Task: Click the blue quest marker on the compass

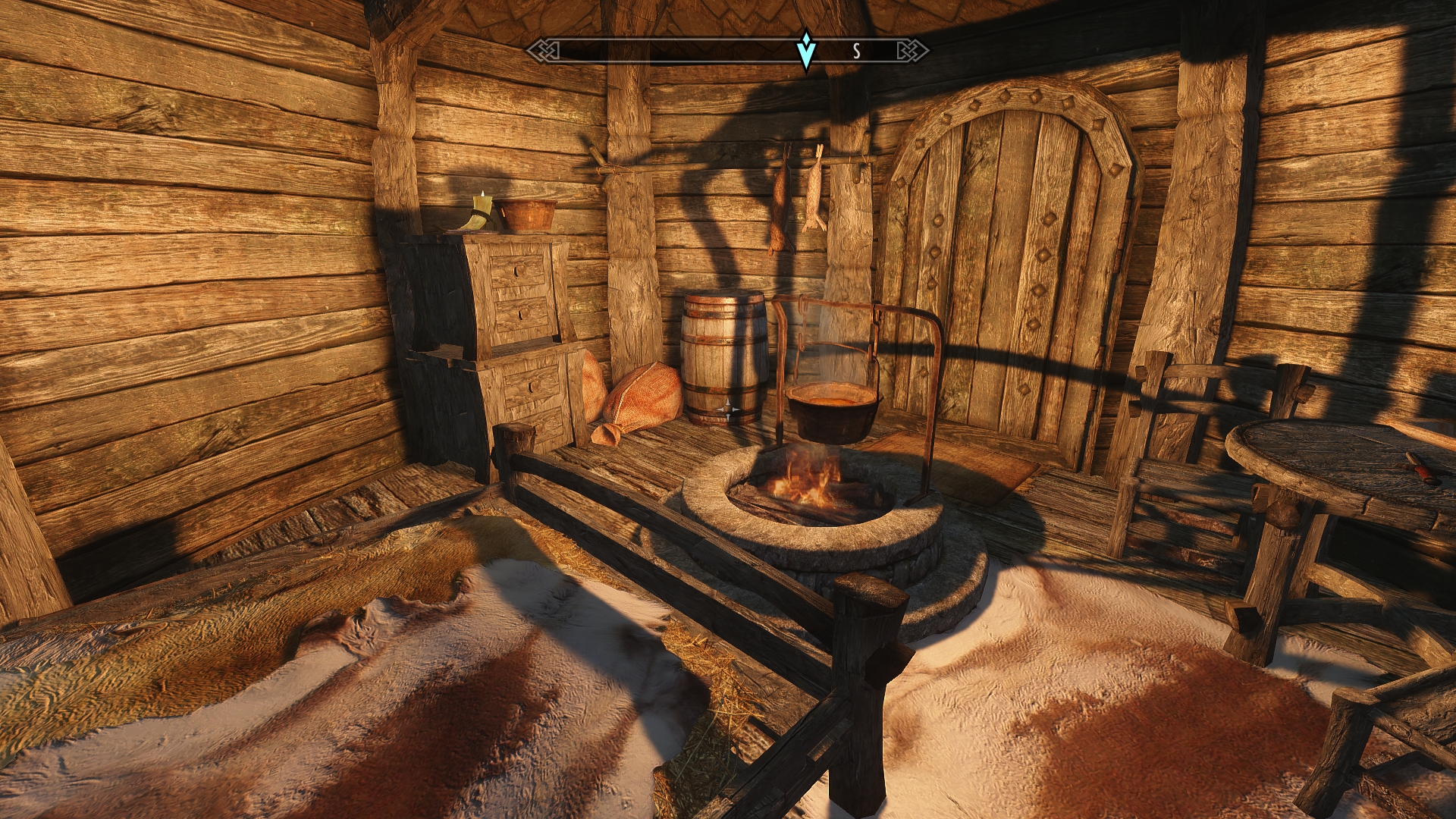Action: [806, 50]
